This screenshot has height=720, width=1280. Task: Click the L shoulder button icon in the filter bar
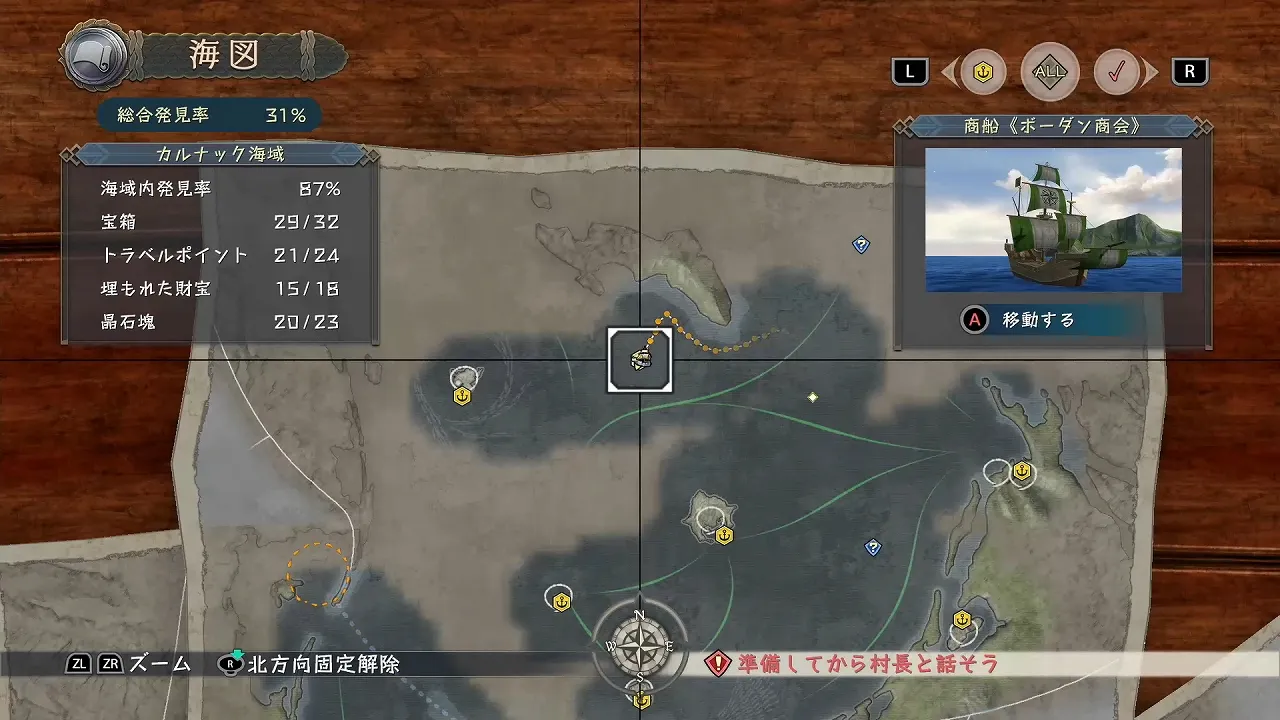909,71
